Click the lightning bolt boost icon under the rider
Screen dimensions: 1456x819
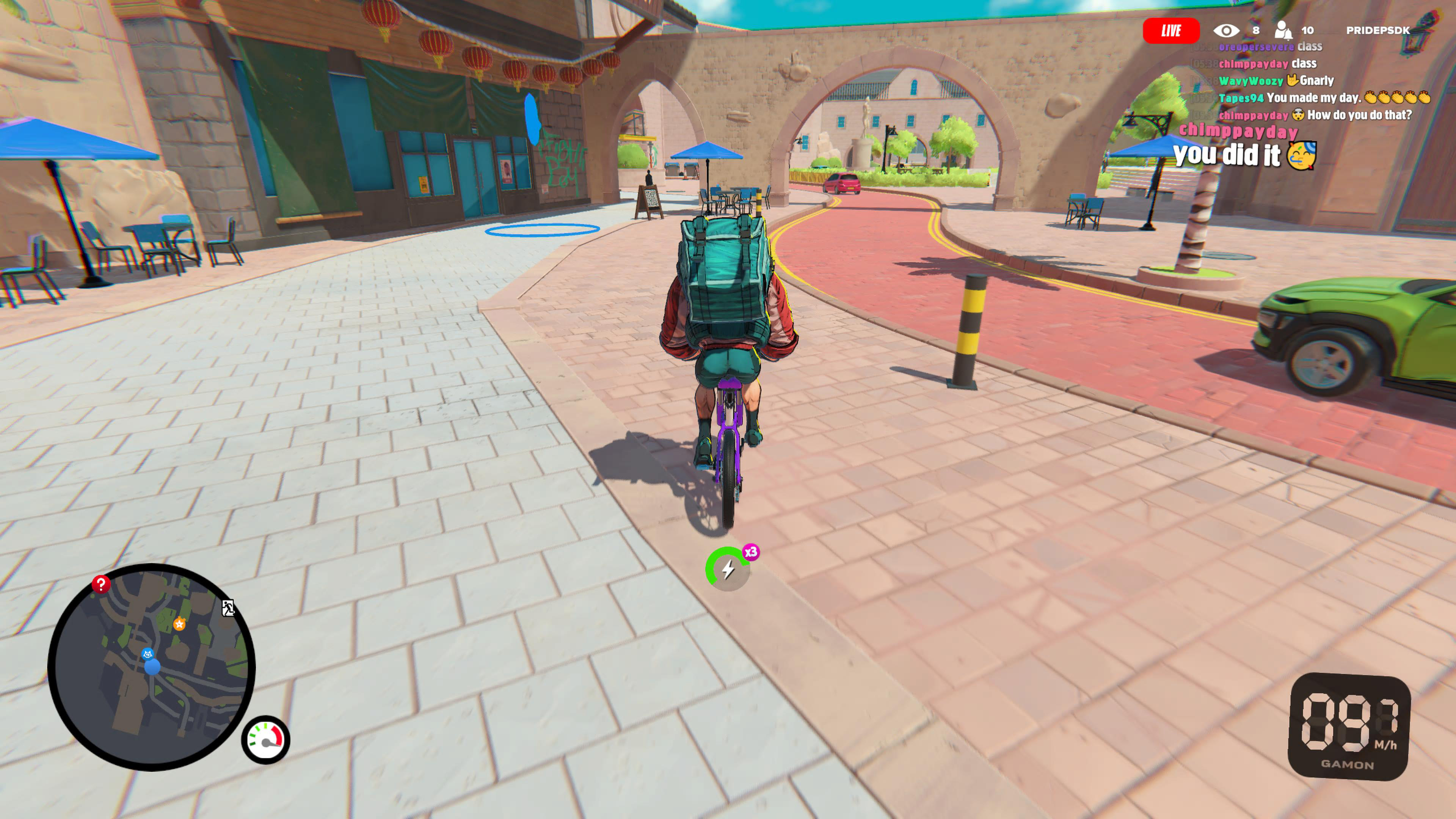click(x=728, y=569)
